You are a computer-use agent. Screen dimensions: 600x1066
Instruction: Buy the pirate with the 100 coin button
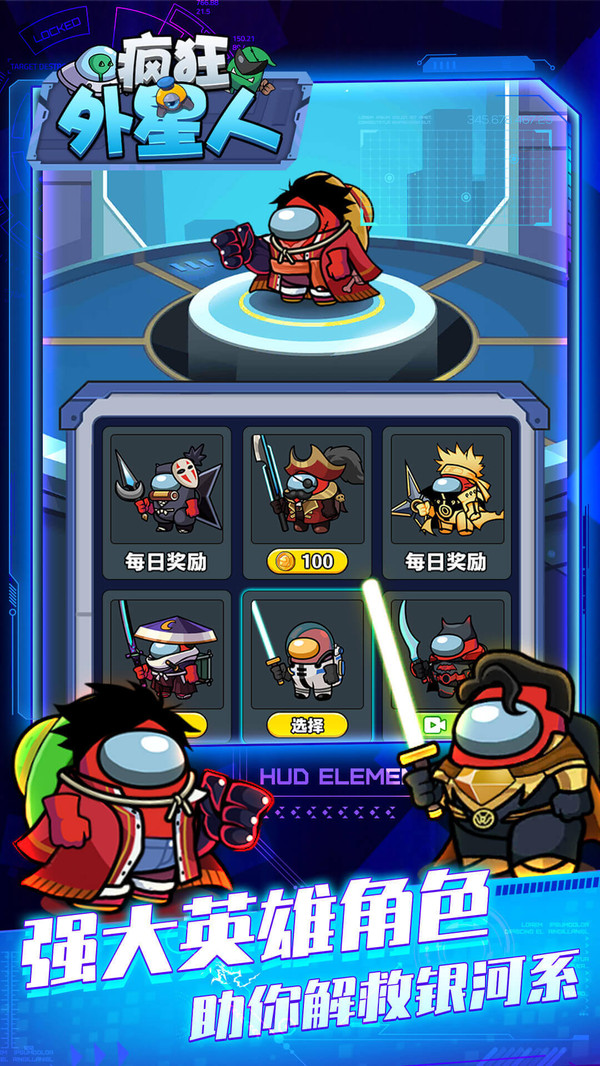[x=306, y=561]
